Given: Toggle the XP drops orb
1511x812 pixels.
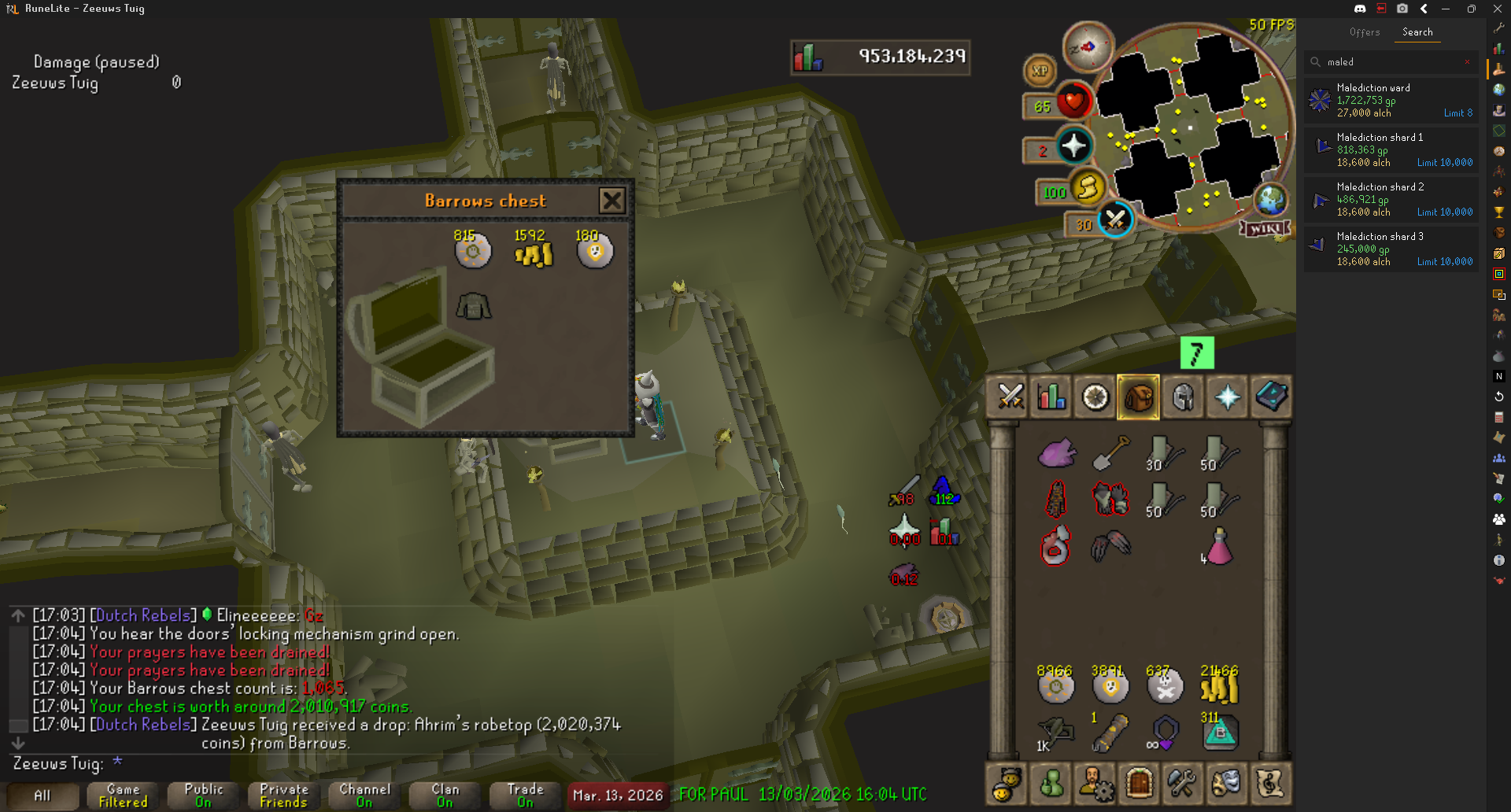Looking at the screenshot, I should [1040, 71].
